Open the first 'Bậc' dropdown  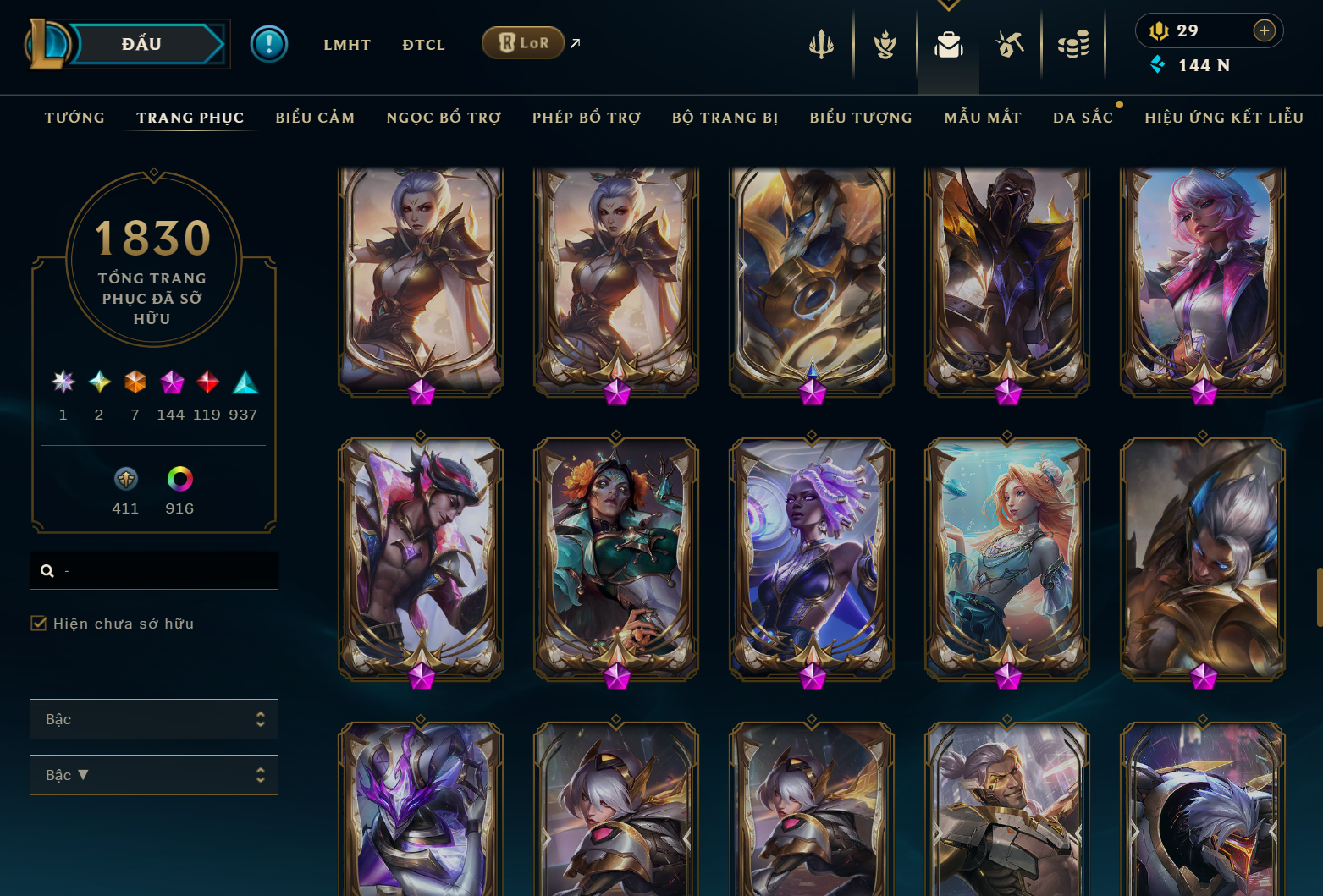(154, 718)
